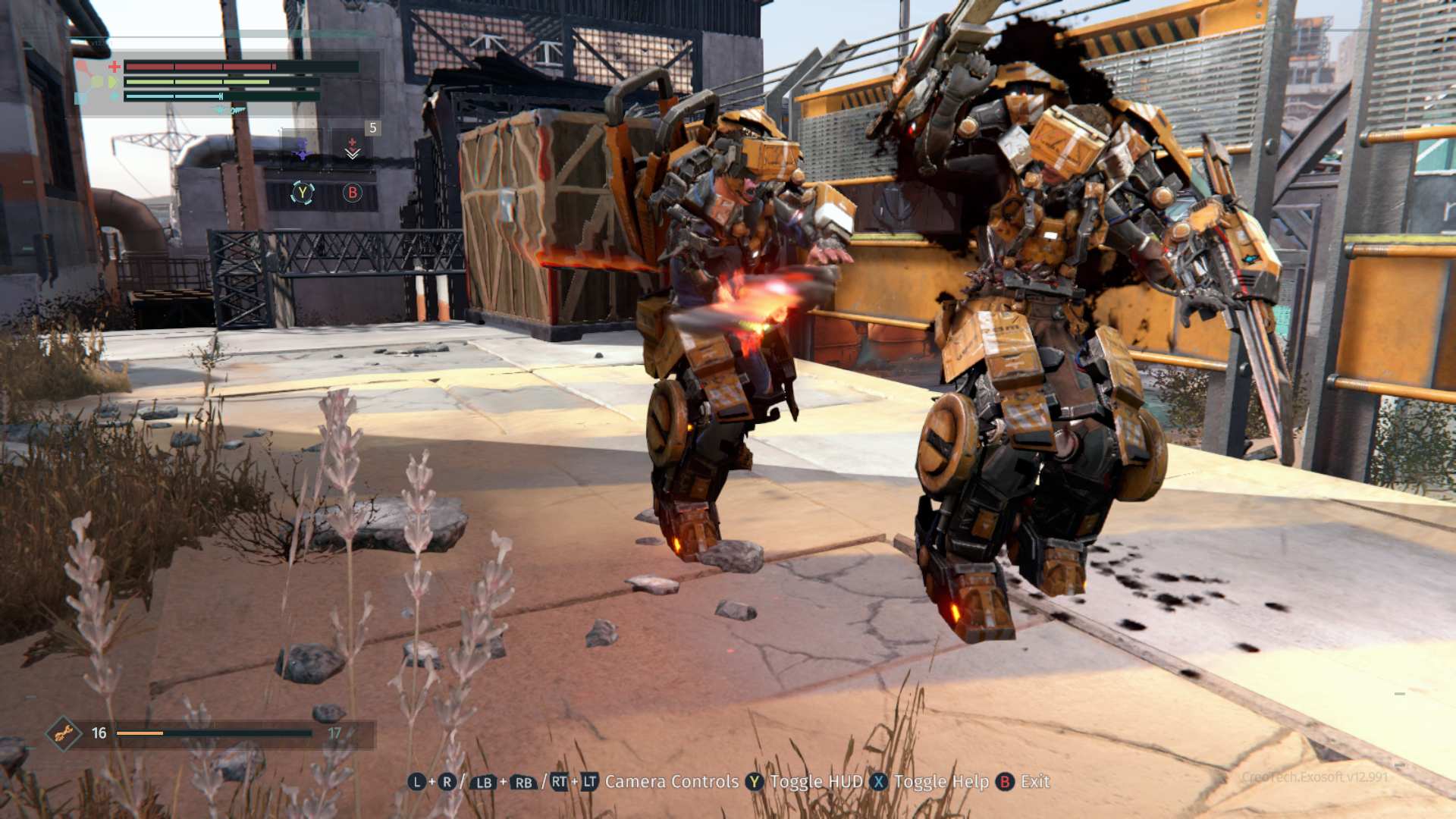Click the red injectable heal icon

pos(350,143)
